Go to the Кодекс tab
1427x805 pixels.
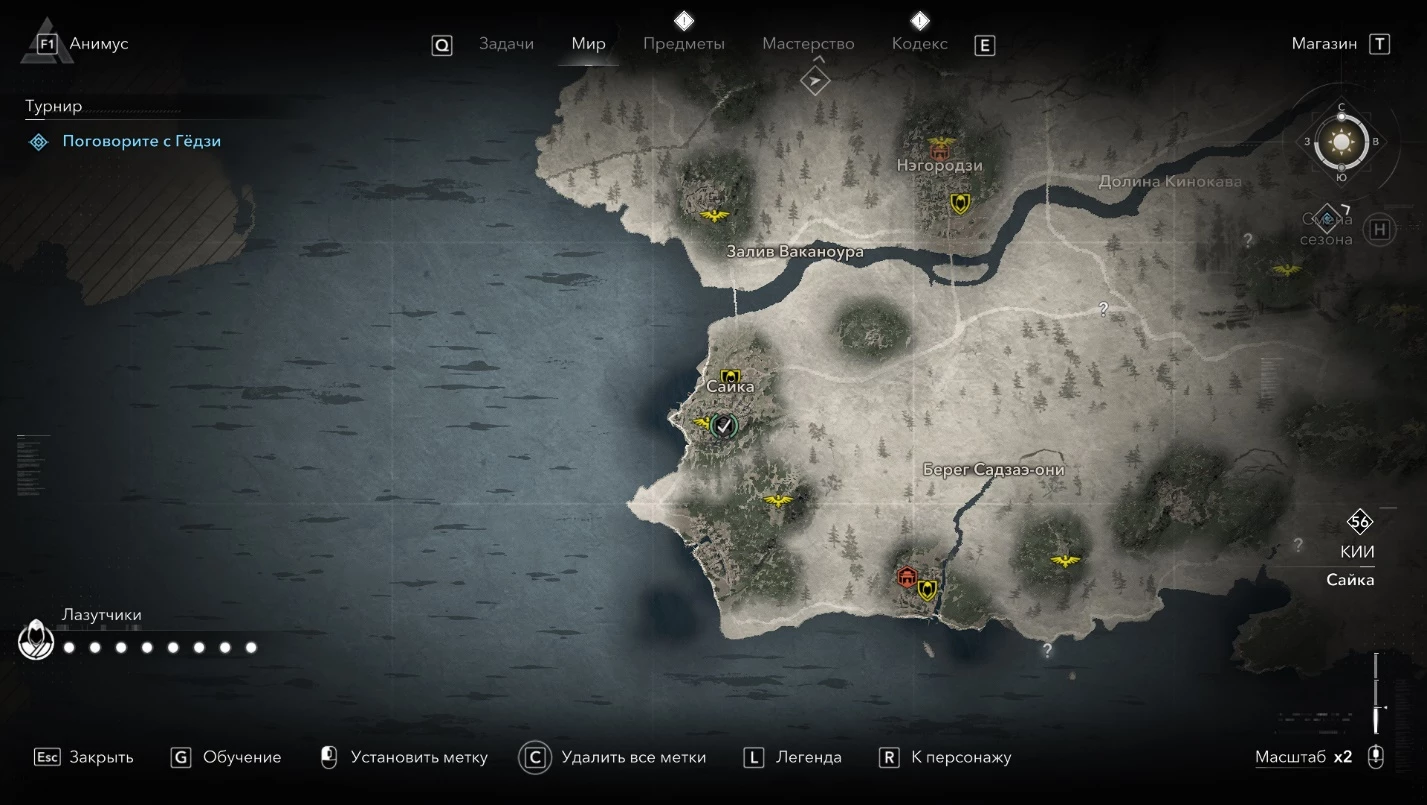click(919, 44)
